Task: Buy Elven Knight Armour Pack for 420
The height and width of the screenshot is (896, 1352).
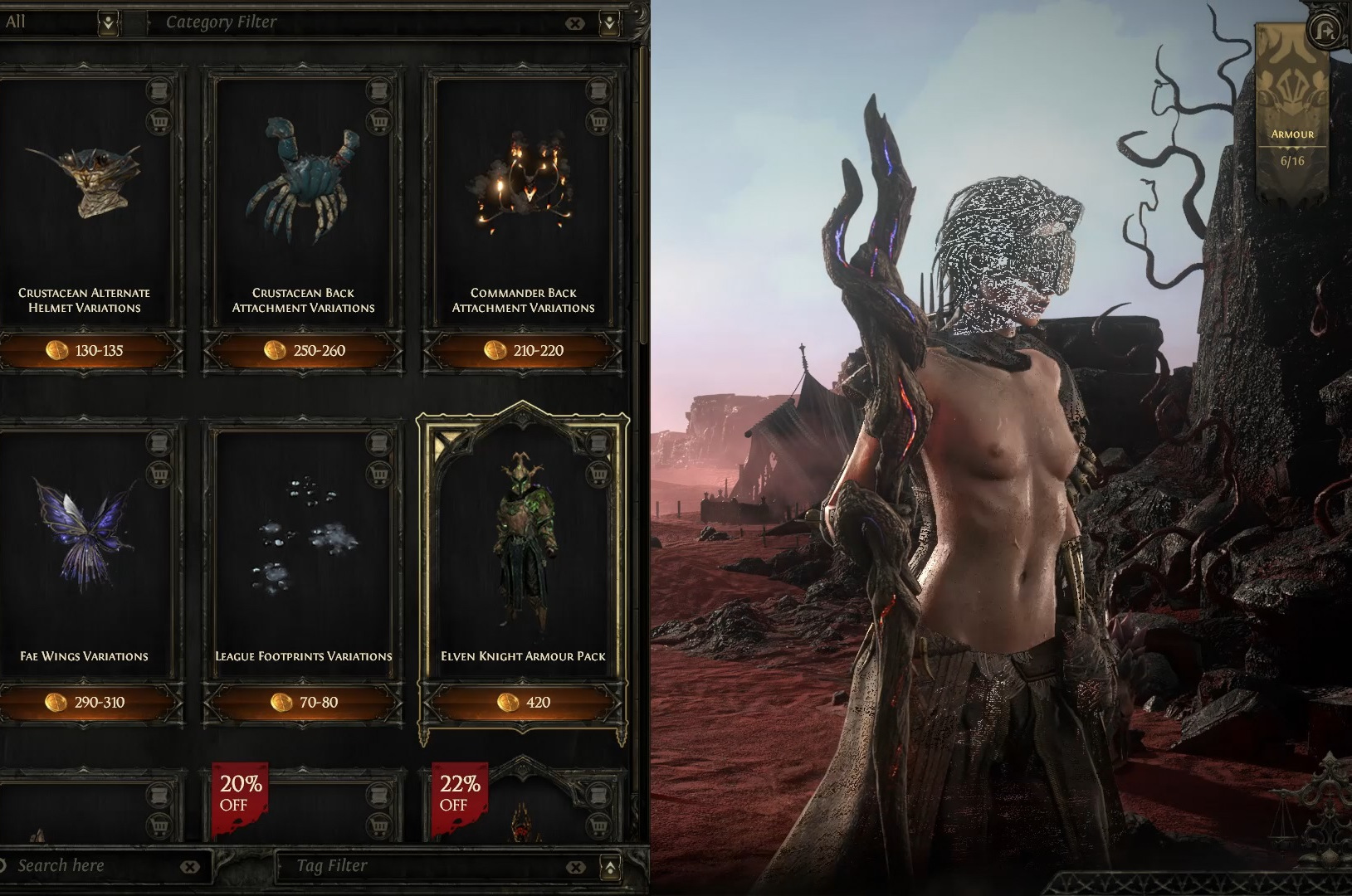Action: (x=524, y=703)
